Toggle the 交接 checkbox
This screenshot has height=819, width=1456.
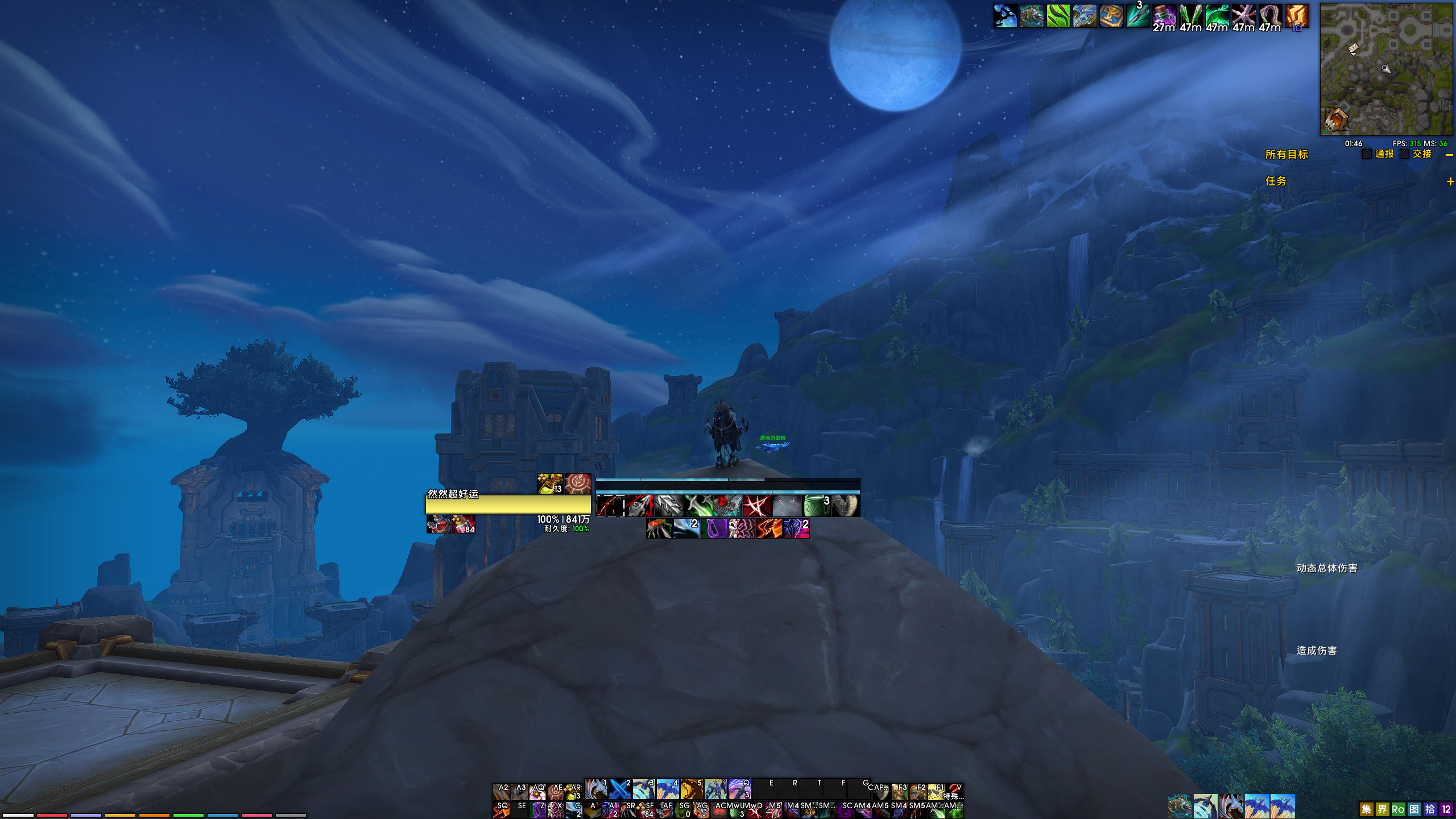click(x=1404, y=154)
